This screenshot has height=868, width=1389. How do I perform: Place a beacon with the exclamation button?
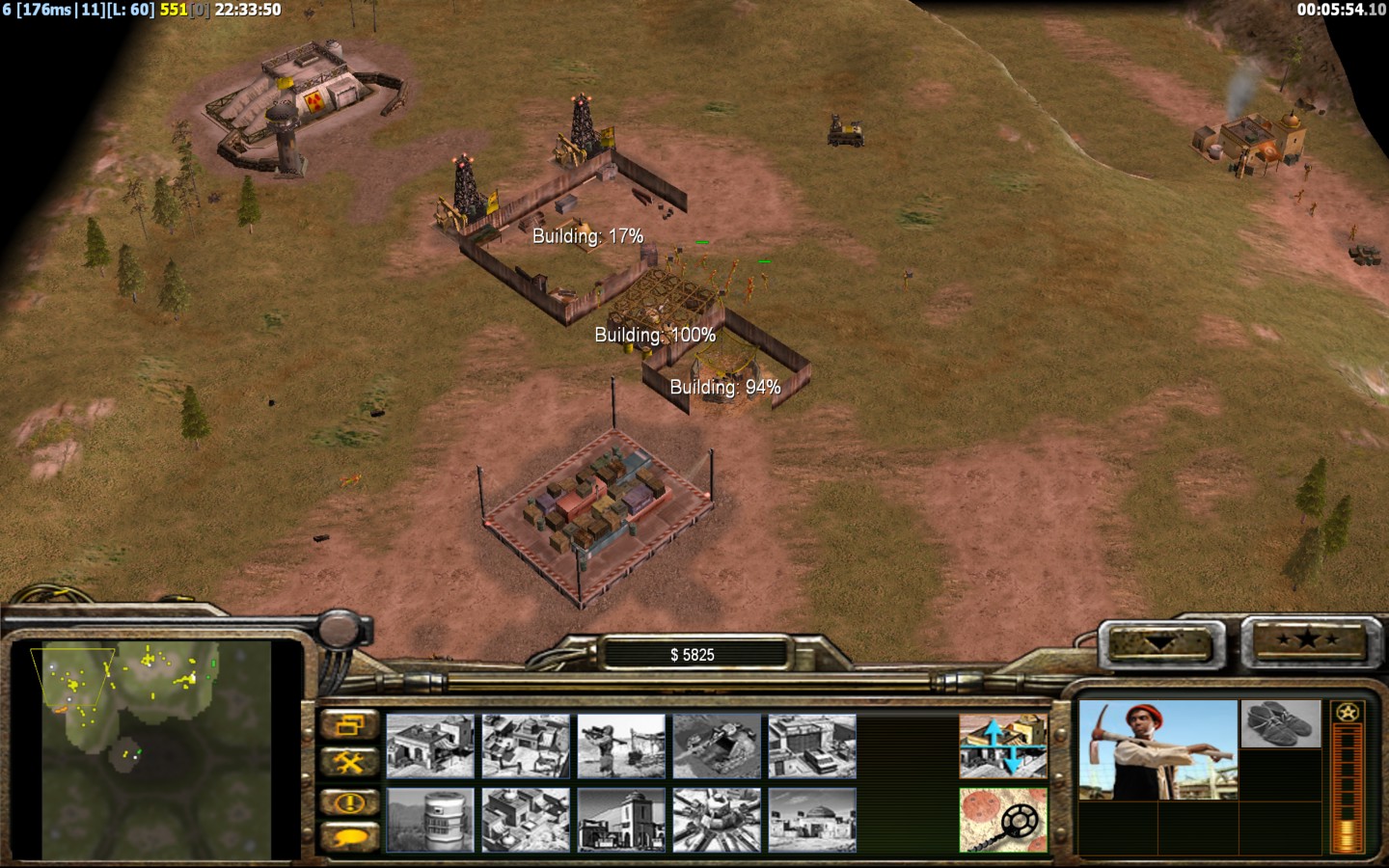click(349, 801)
